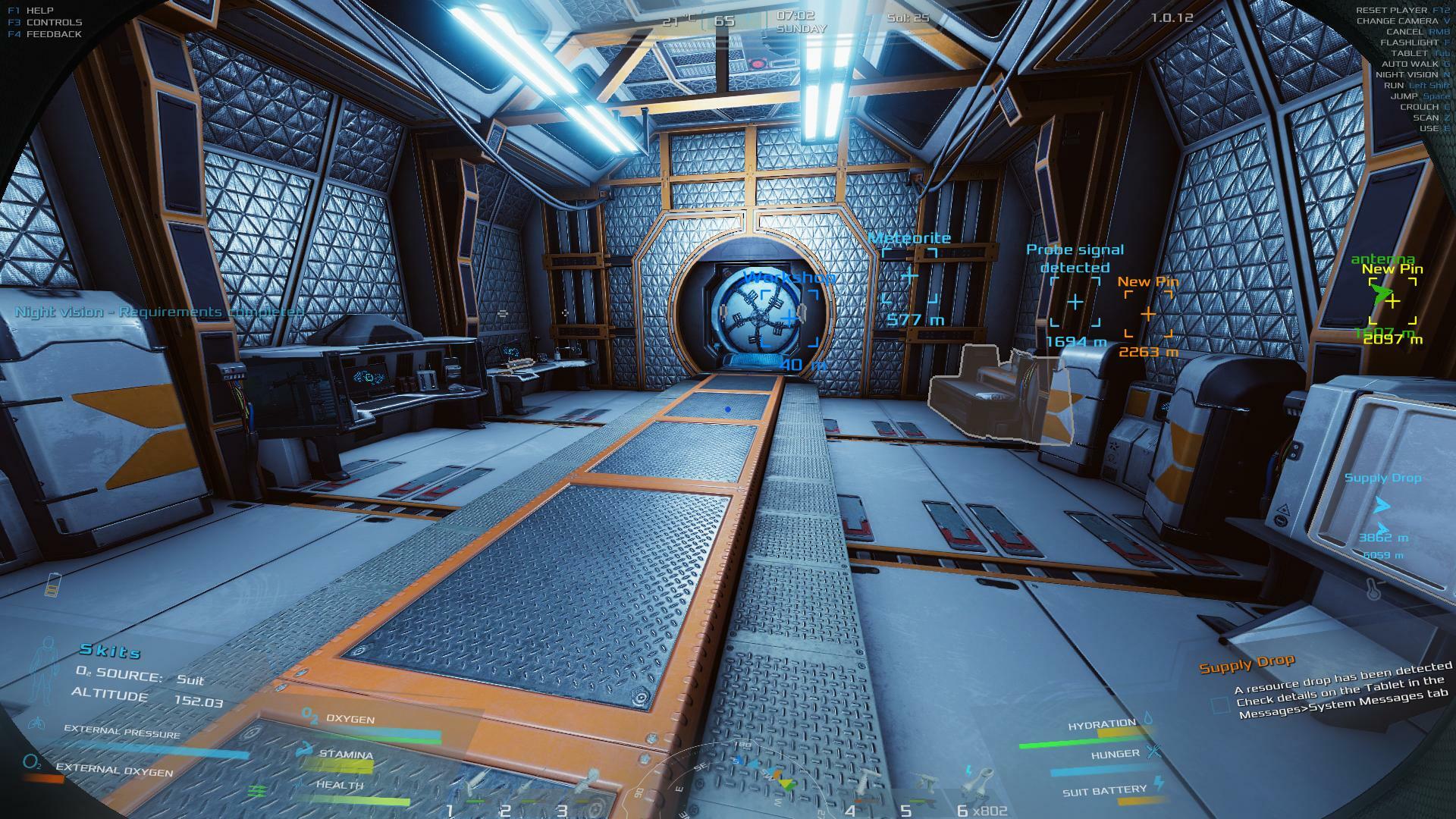Select the Probe signal detected marker
The height and width of the screenshot is (819, 1456).
tap(1075, 302)
